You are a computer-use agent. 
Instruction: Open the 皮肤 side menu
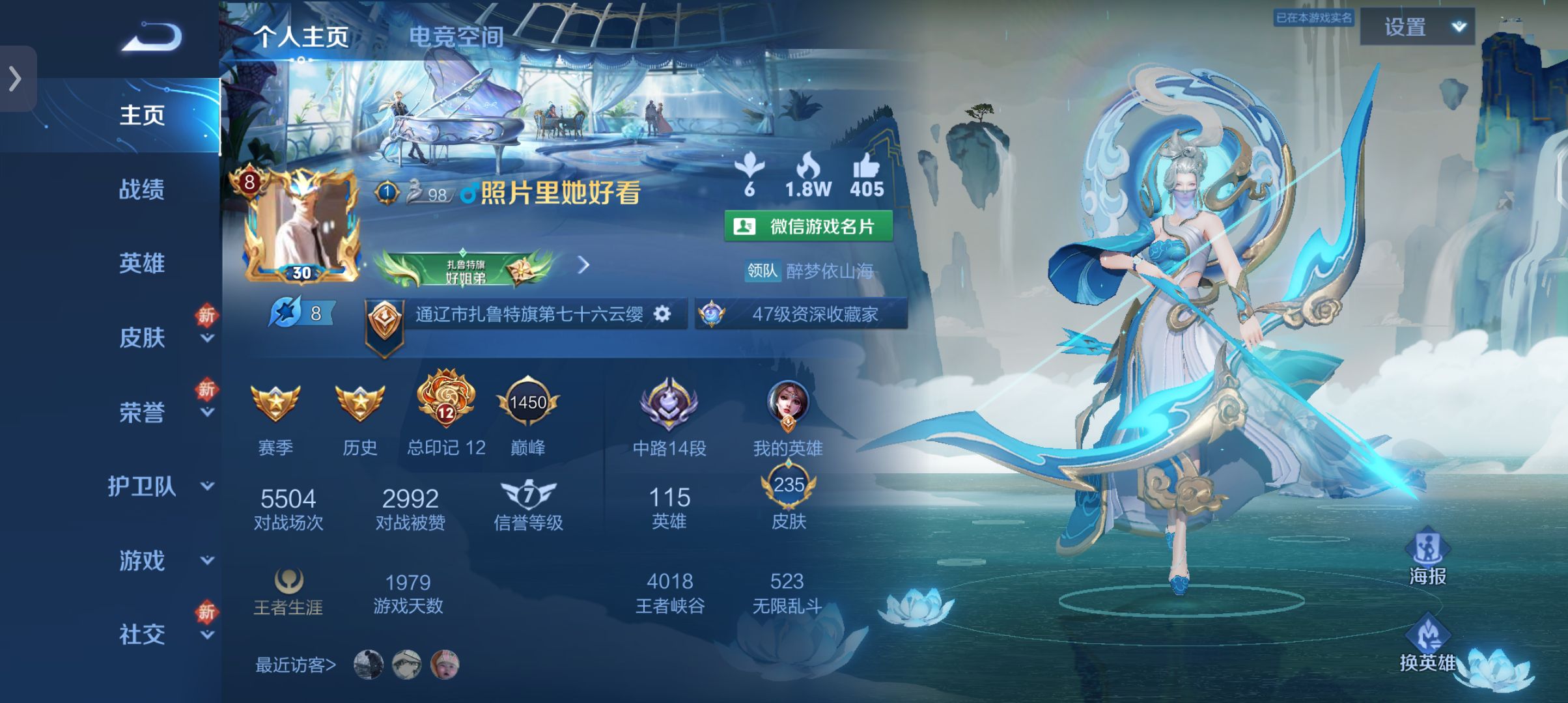click(141, 338)
